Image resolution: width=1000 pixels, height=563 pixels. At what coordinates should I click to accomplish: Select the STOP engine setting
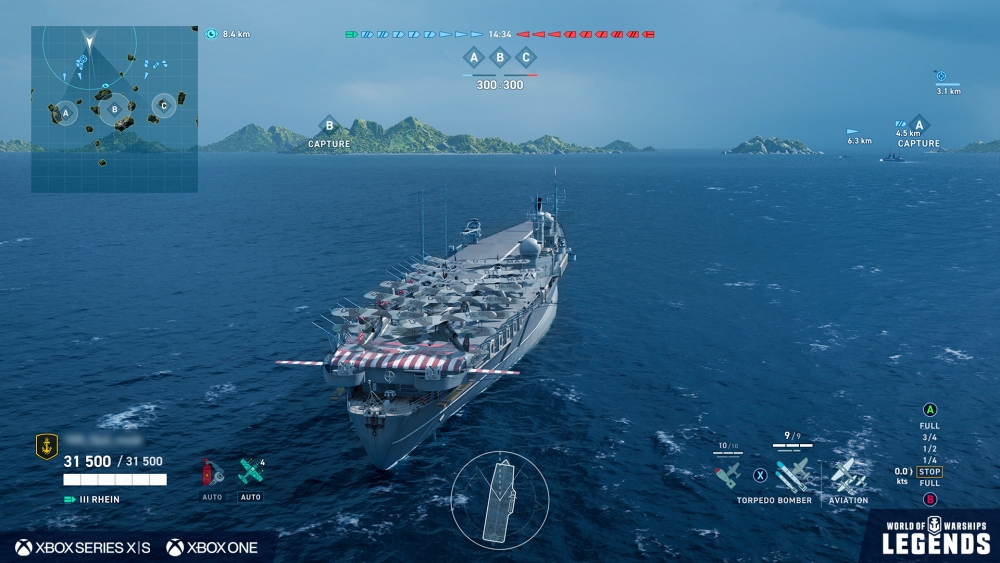pyautogui.click(x=930, y=472)
